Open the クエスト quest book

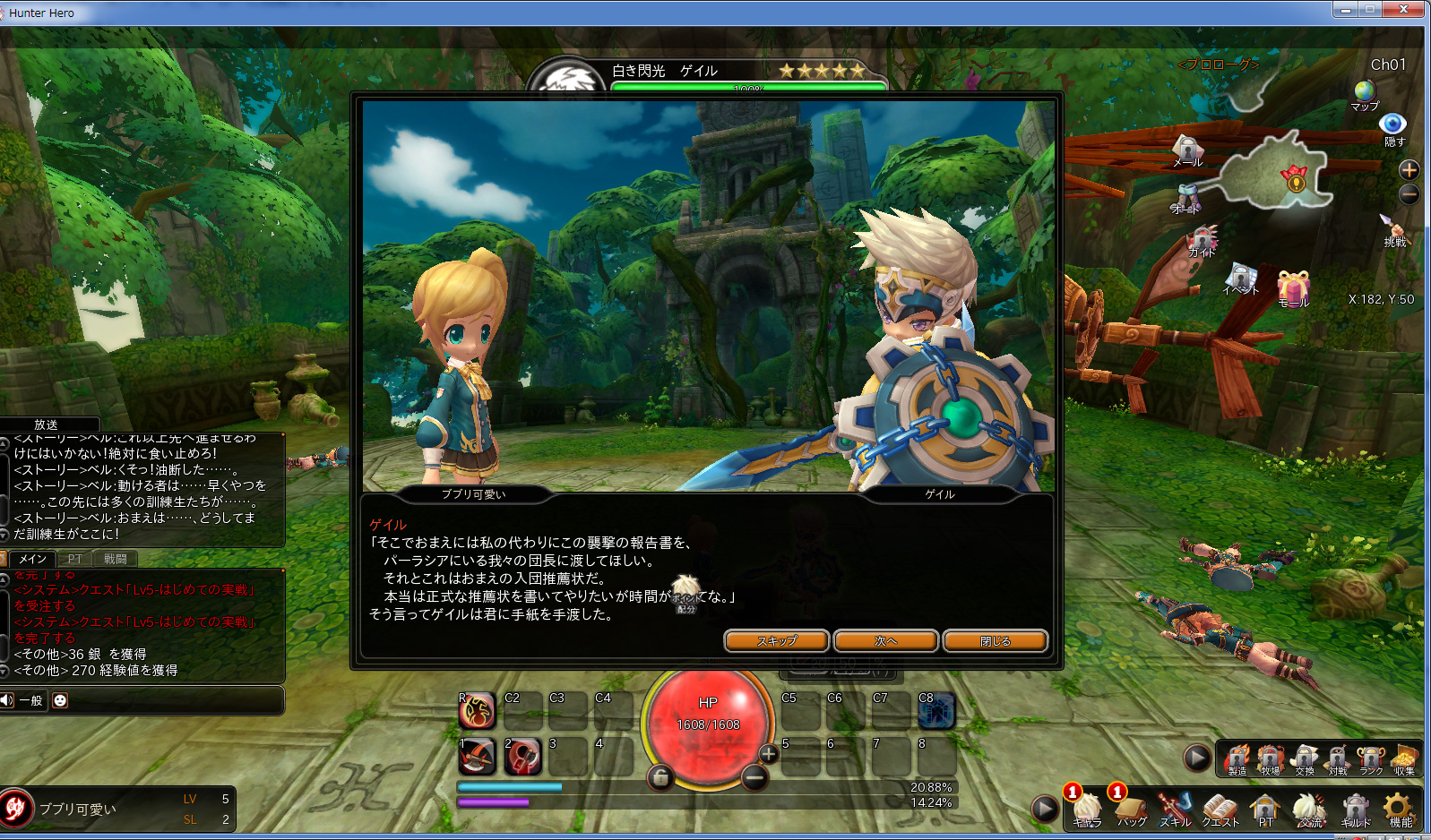click(1220, 809)
